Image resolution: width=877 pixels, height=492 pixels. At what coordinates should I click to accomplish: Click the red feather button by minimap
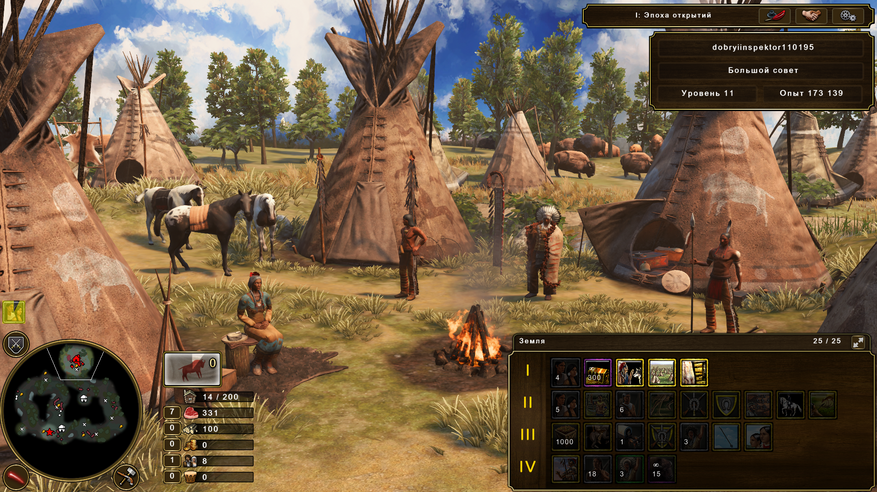coord(13,476)
